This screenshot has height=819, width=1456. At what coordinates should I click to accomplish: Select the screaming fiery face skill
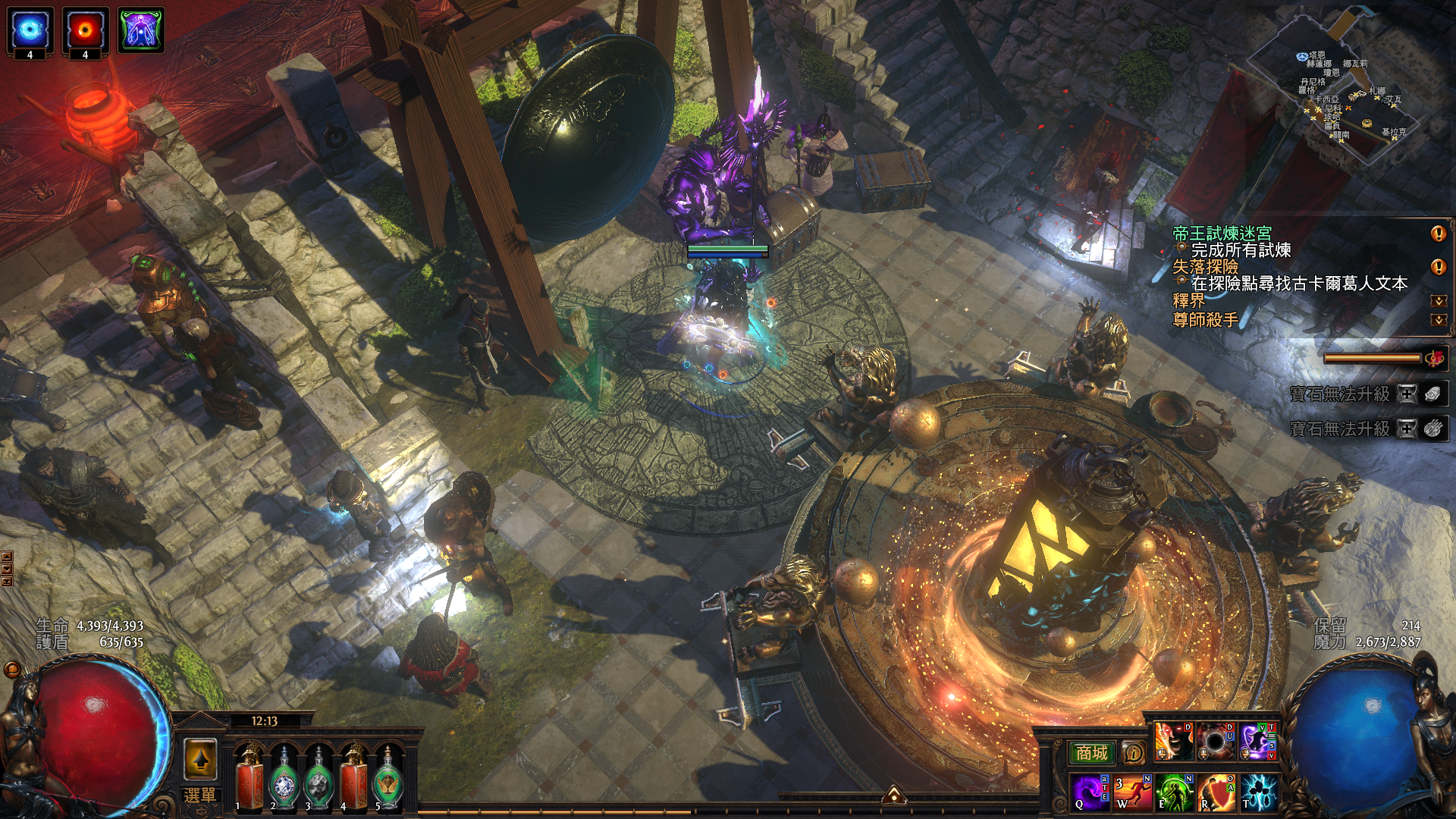point(1173,741)
